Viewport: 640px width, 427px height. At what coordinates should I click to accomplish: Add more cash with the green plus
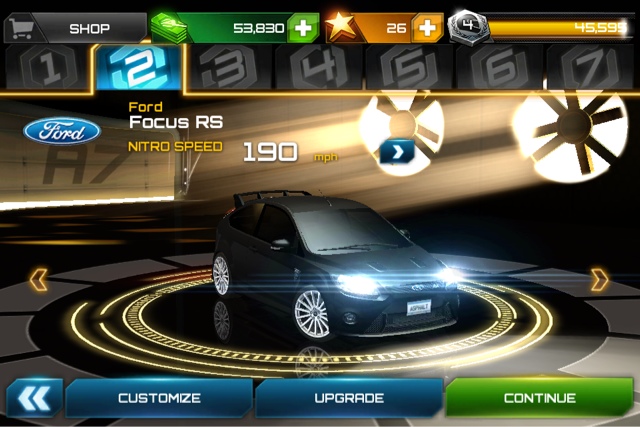[303, 28]
